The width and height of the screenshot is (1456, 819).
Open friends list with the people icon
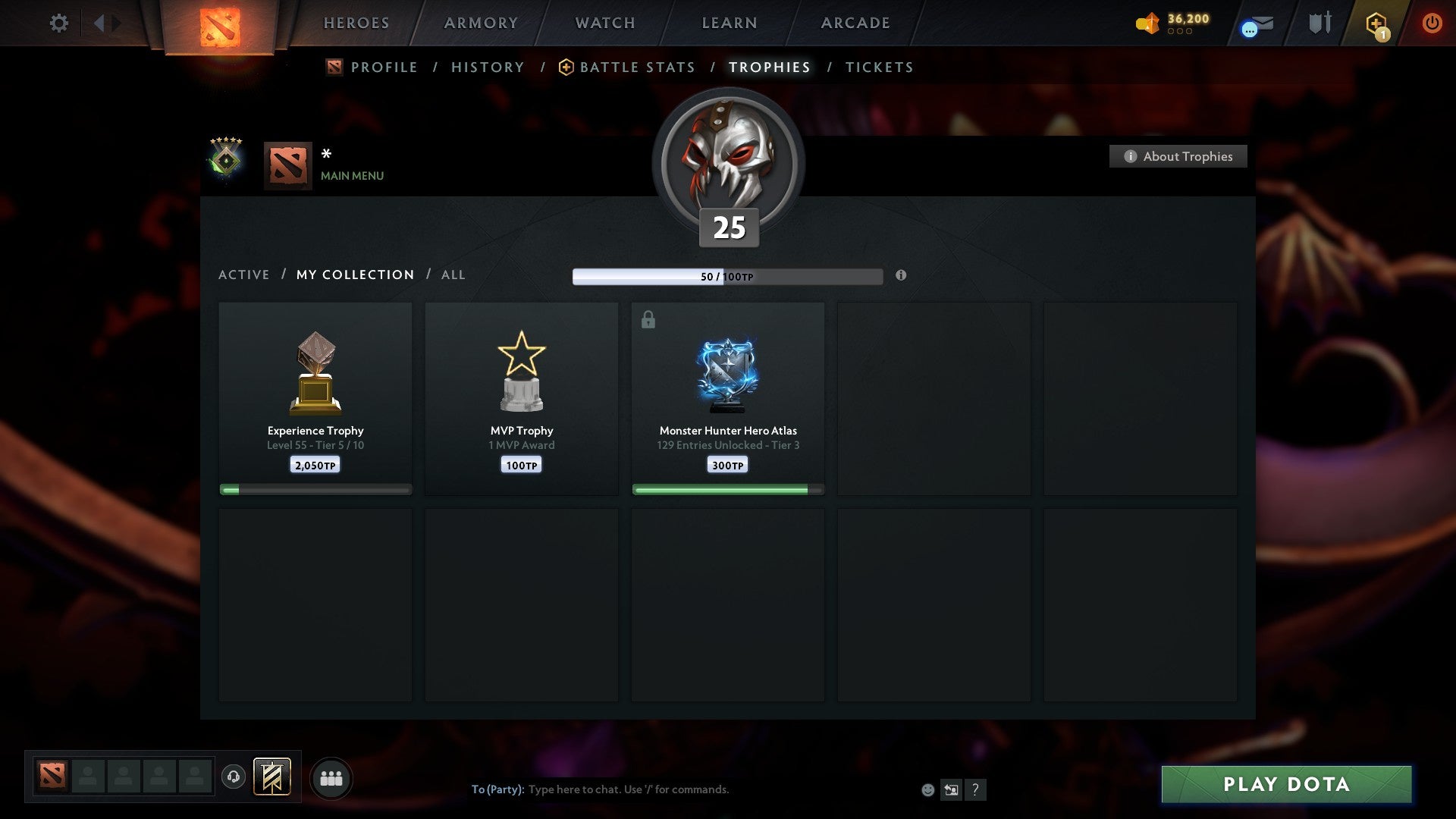[331, 777]
